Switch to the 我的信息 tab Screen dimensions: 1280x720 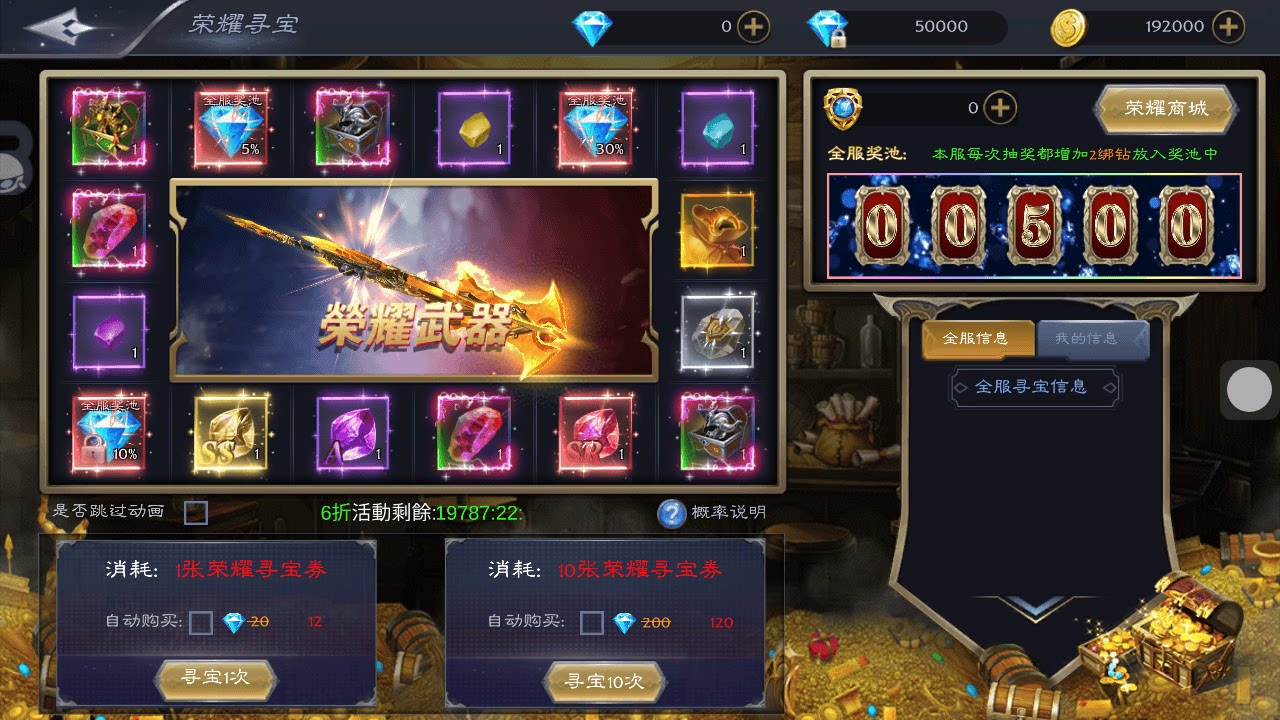1088,337
